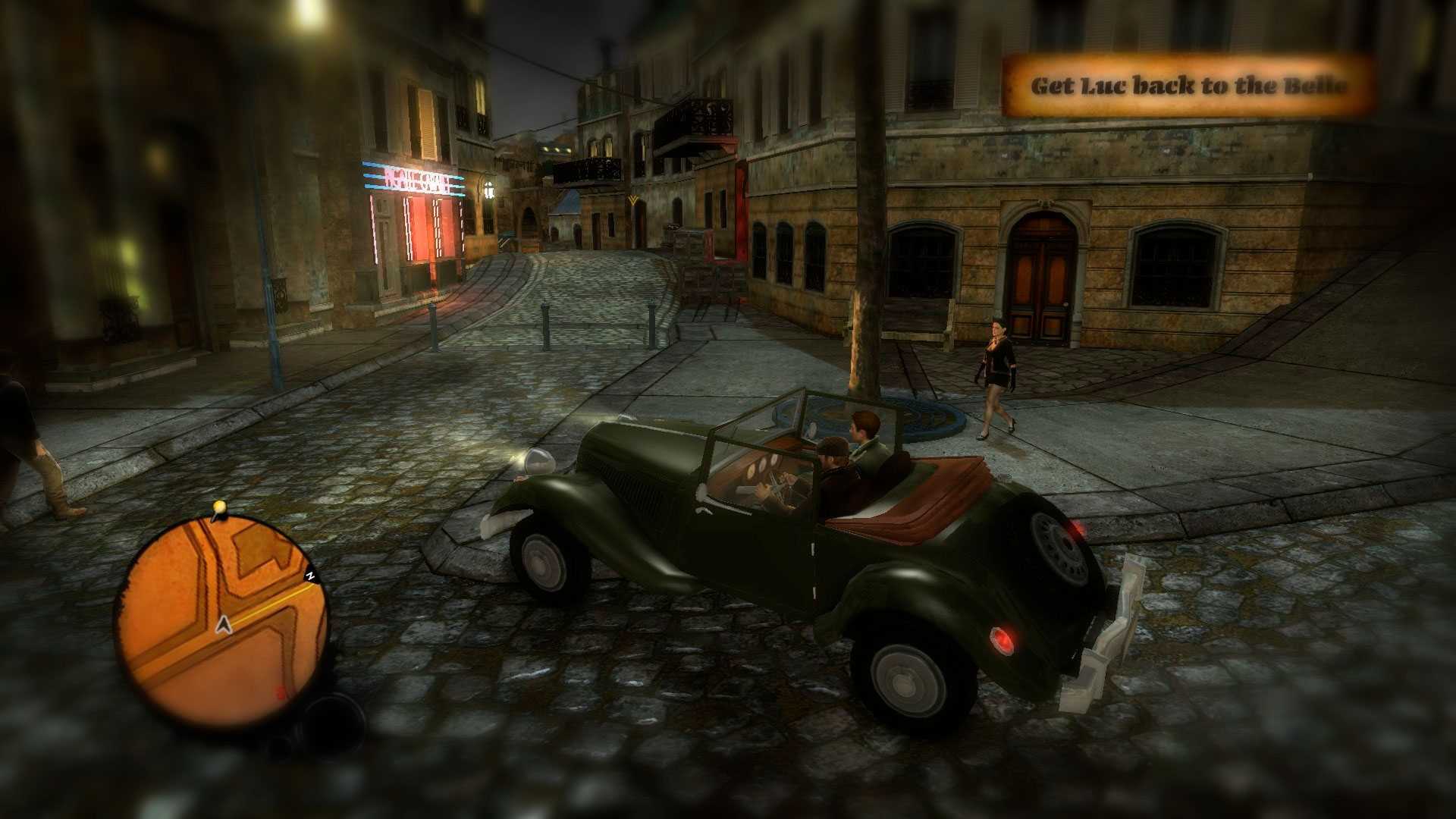1456x819 pixels.
Task: Click the player arrow on the minimap
Action: 224,625
